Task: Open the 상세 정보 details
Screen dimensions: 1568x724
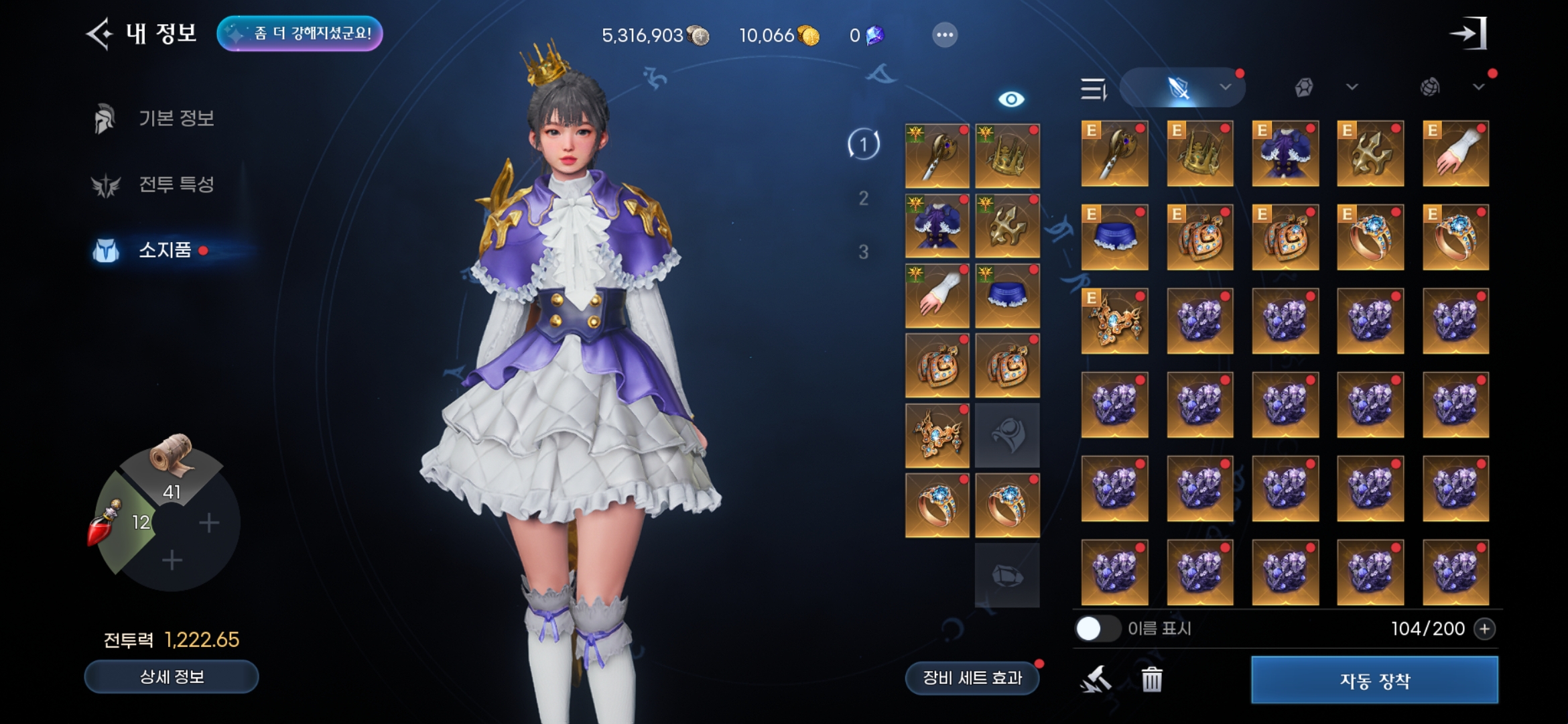Action: [172, 677]
